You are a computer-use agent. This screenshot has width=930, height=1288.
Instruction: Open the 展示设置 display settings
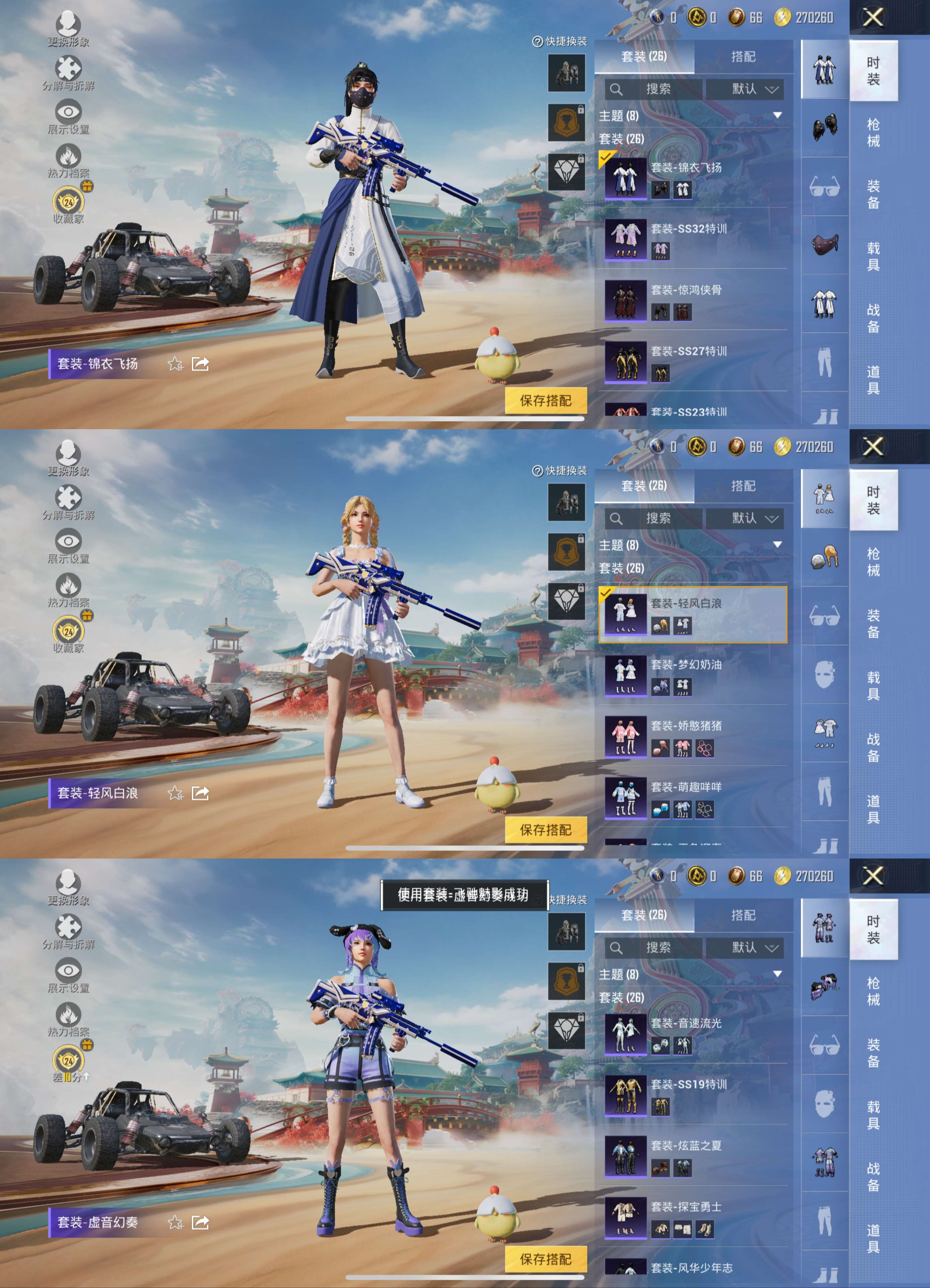click(x=69, y=117)
